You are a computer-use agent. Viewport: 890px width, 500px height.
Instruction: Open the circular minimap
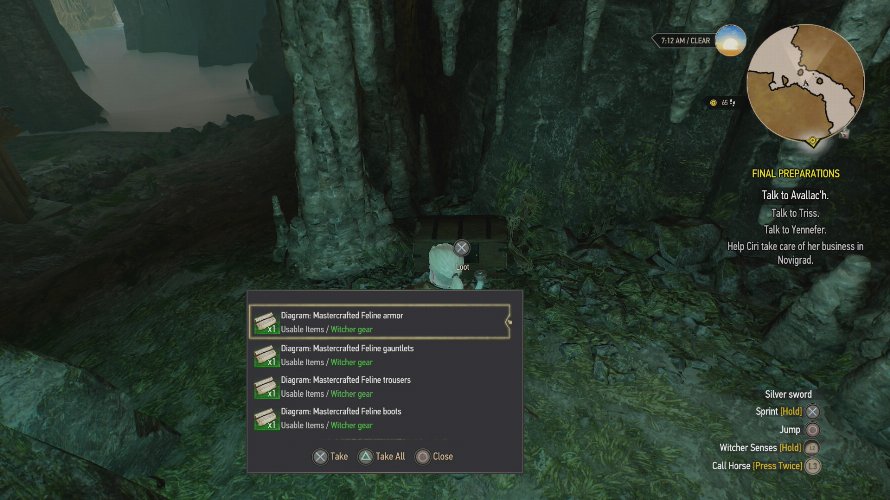pyautogui.click(x=806, y=84)
